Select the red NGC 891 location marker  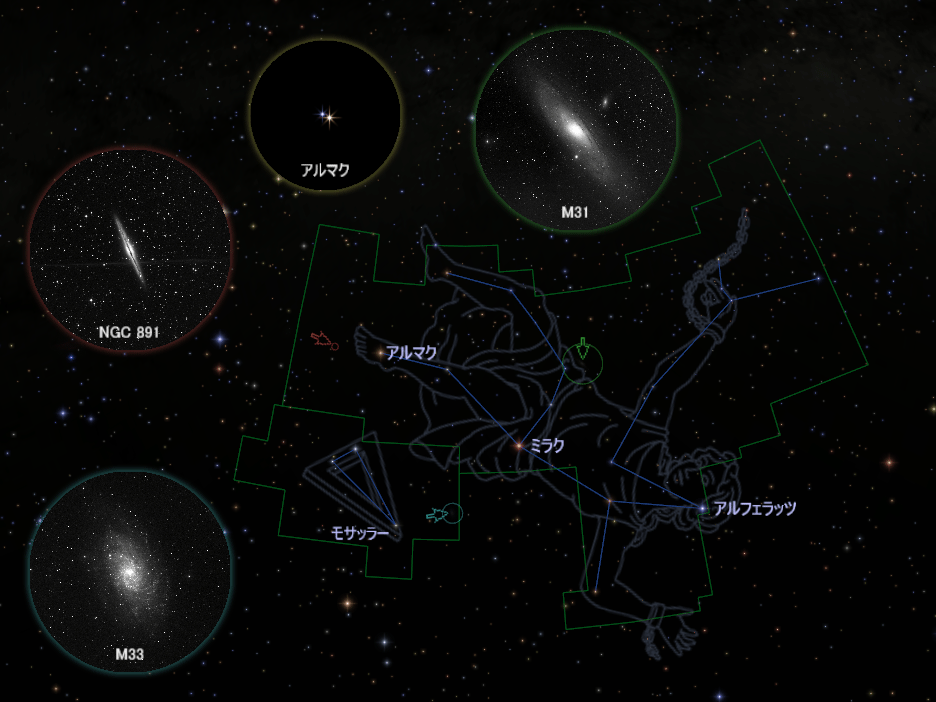tap(324, 341)
